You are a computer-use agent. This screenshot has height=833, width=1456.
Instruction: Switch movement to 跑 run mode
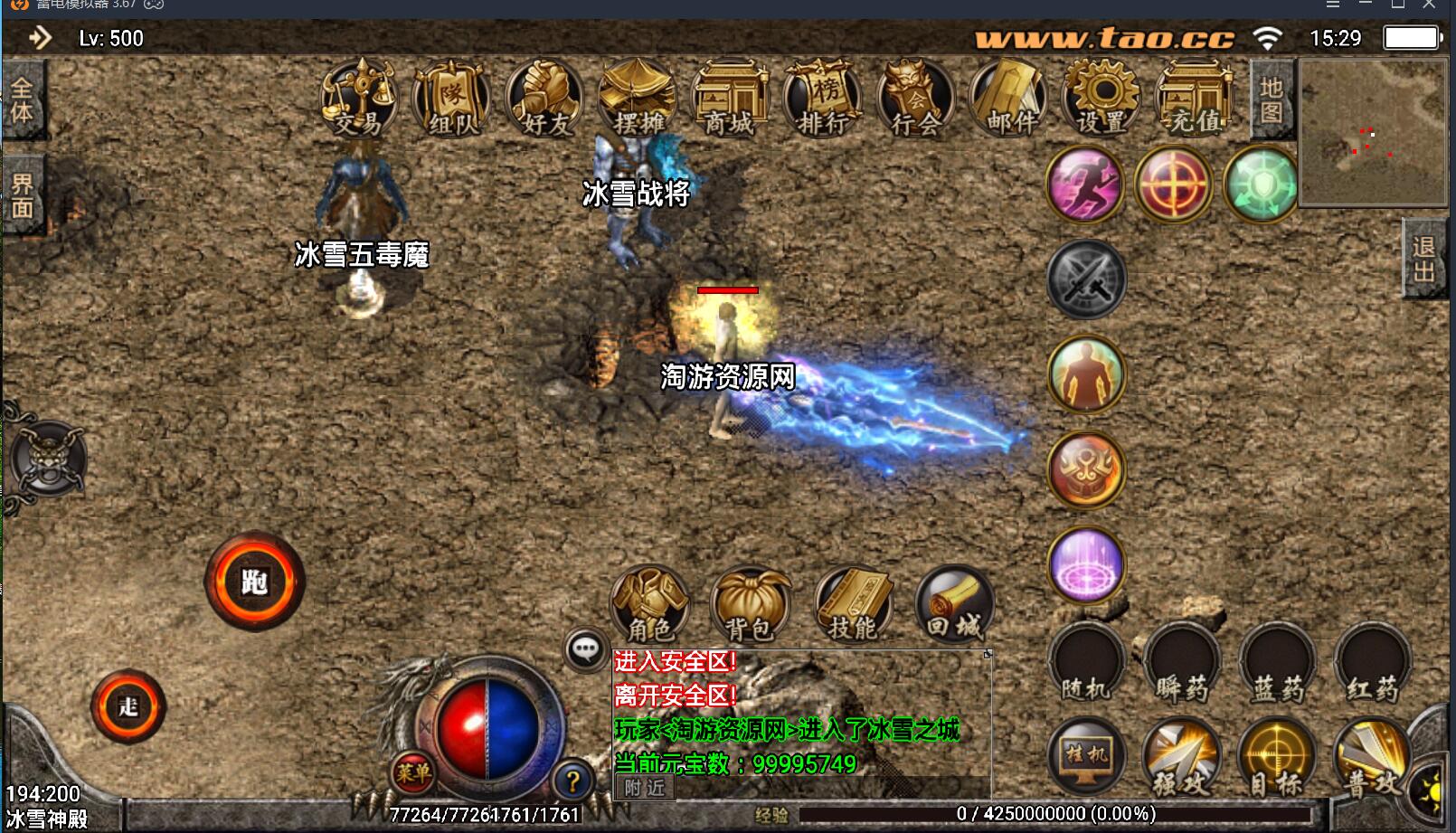254,582
